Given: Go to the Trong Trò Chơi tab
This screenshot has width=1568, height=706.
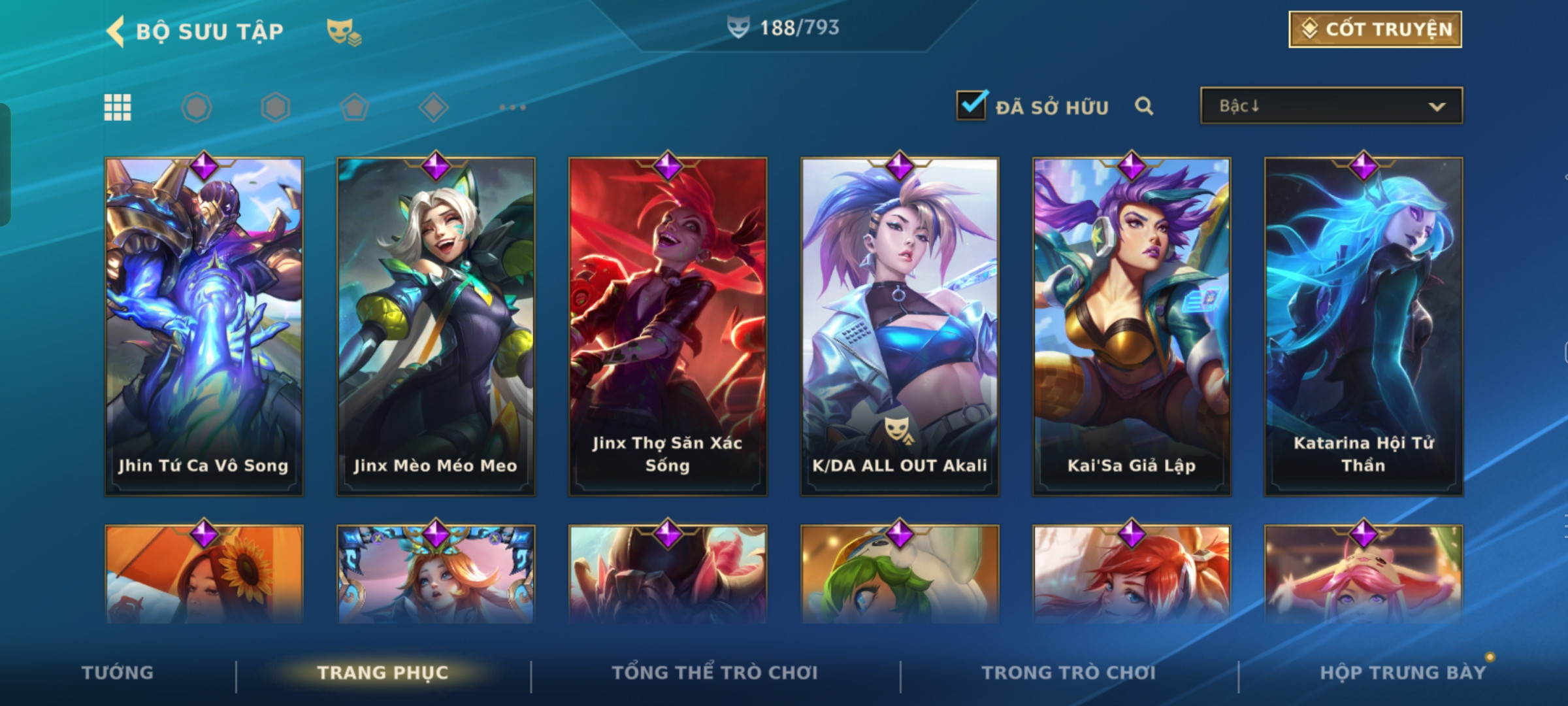Looking at the screenshot, I should 1068,673.
